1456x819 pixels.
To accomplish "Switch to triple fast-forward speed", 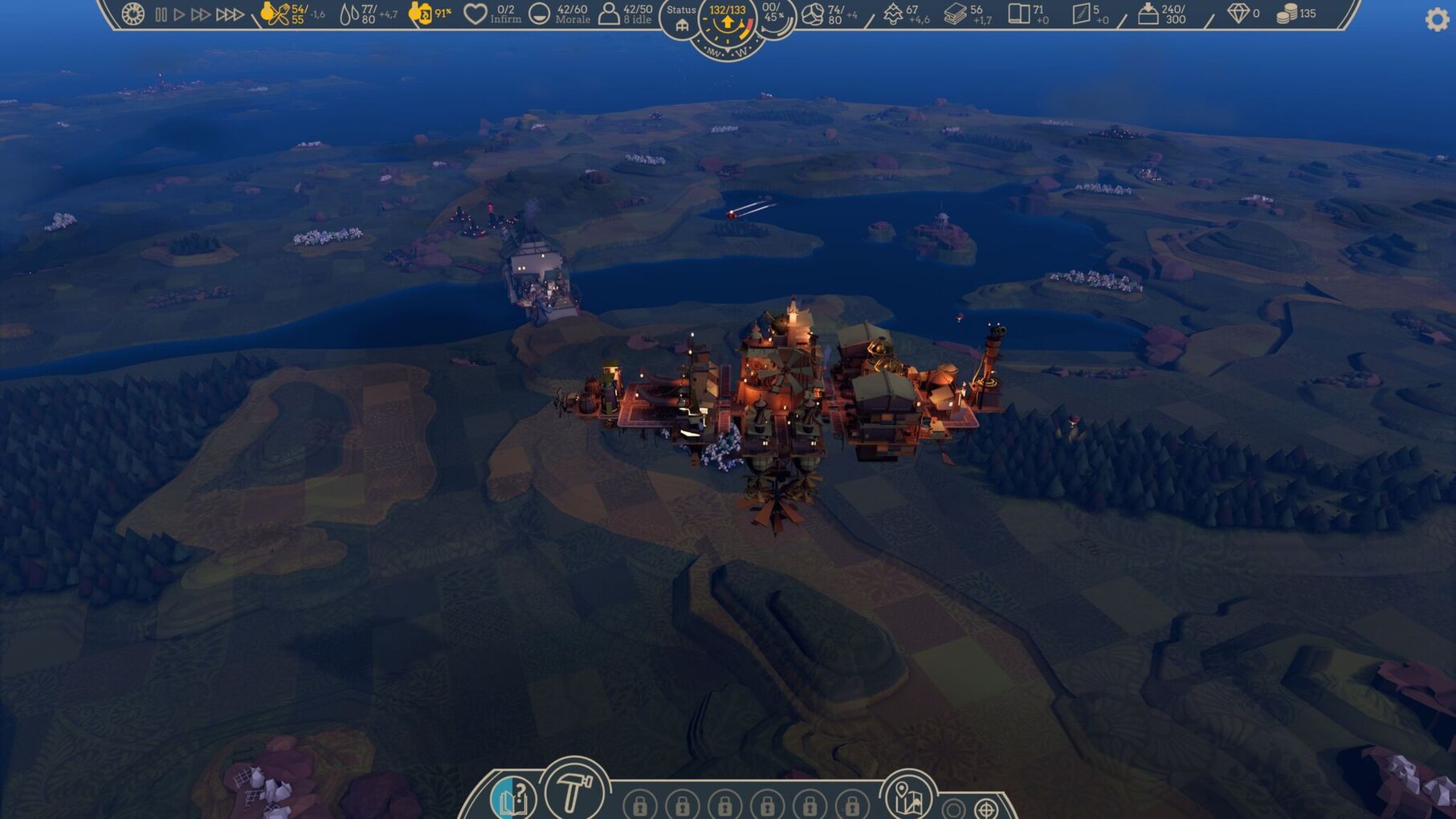I will pos(230,14).
